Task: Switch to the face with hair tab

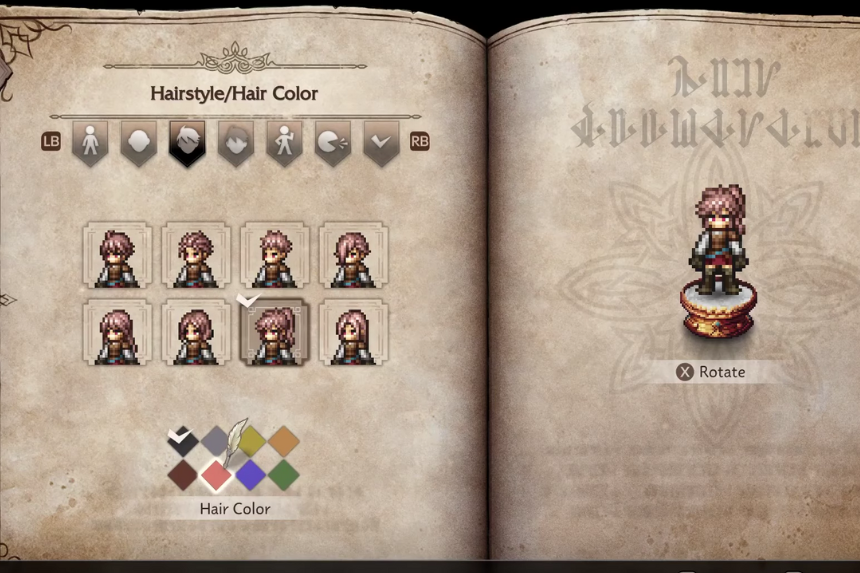Action: tap(236, 142)
